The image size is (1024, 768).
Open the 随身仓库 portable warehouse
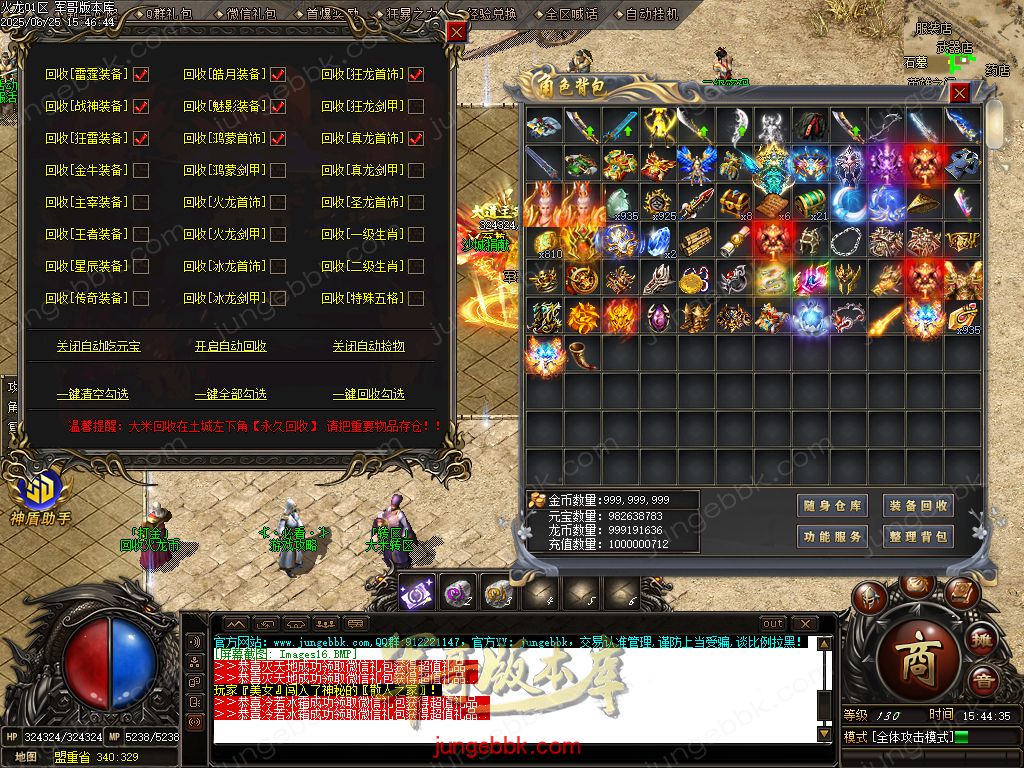(x=832, y=506)
